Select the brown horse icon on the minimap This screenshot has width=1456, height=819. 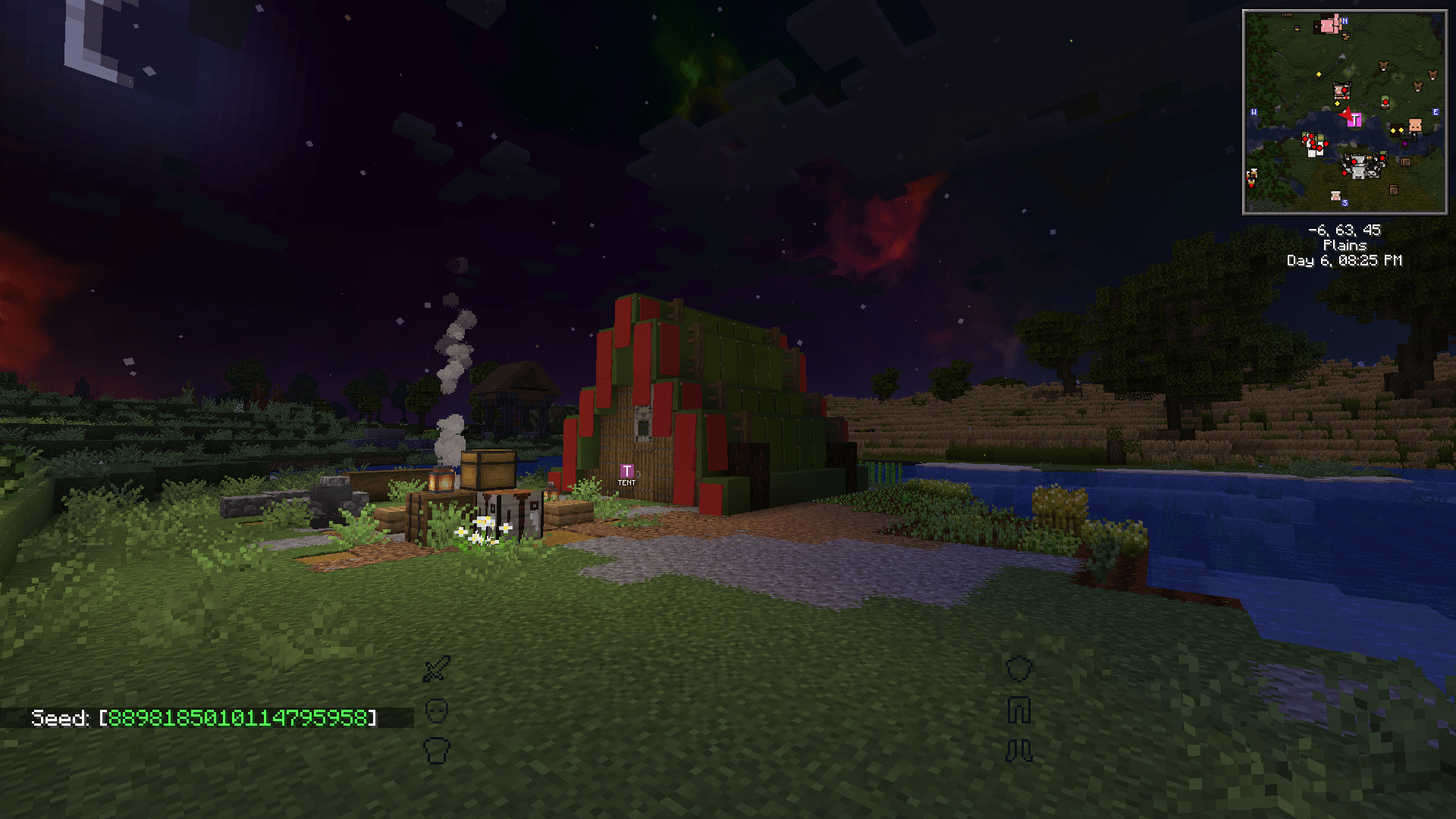(1383, 65)
